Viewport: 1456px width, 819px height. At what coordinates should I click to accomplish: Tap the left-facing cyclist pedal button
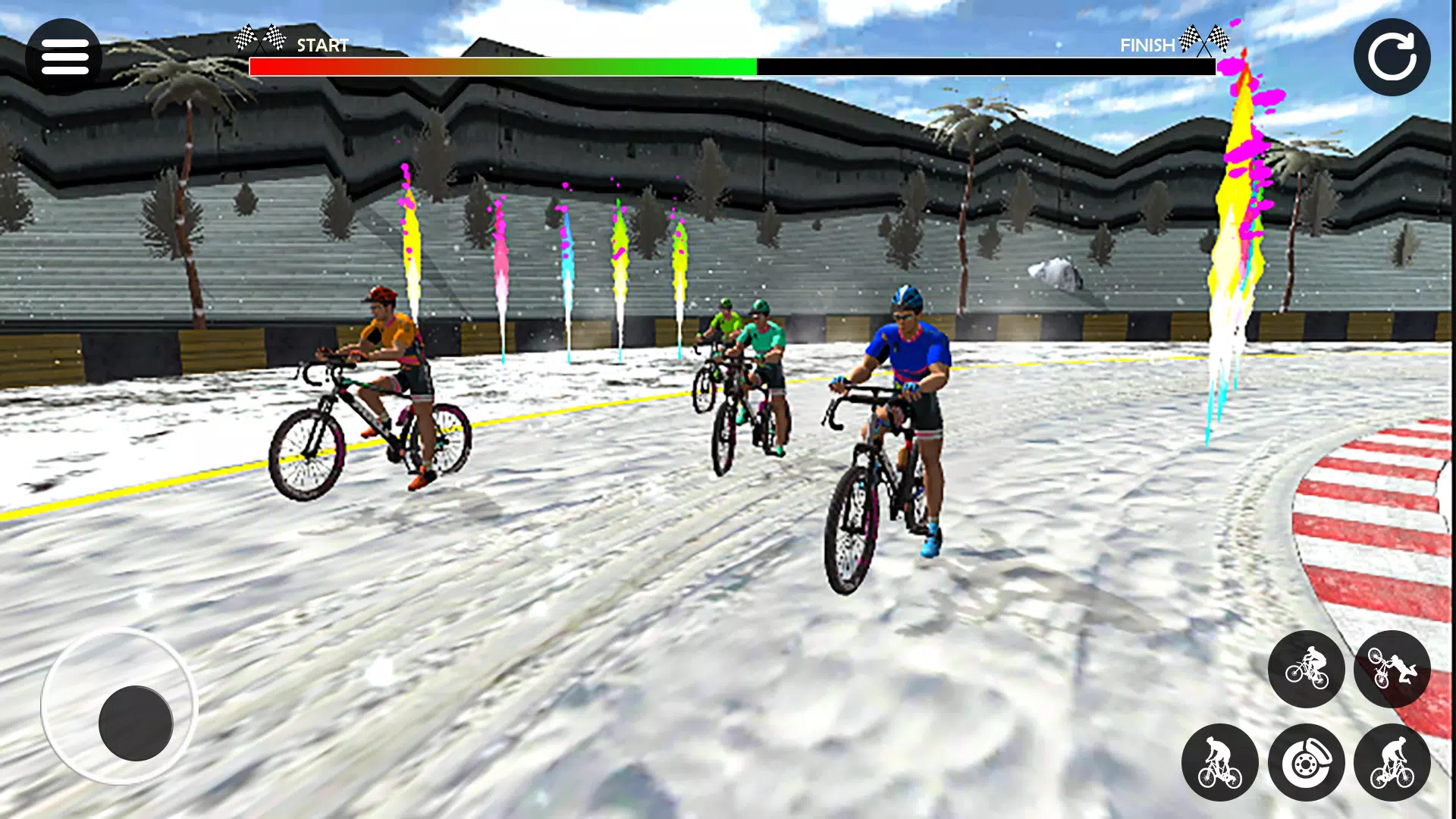pyautogui.click(x=1219, y=762)
